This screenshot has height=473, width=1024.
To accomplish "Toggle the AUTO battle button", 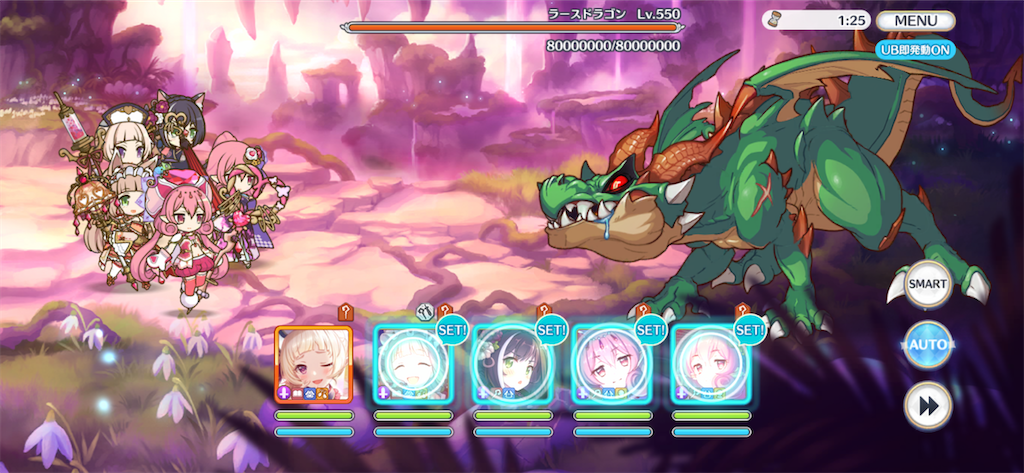I will coord(927,345).
